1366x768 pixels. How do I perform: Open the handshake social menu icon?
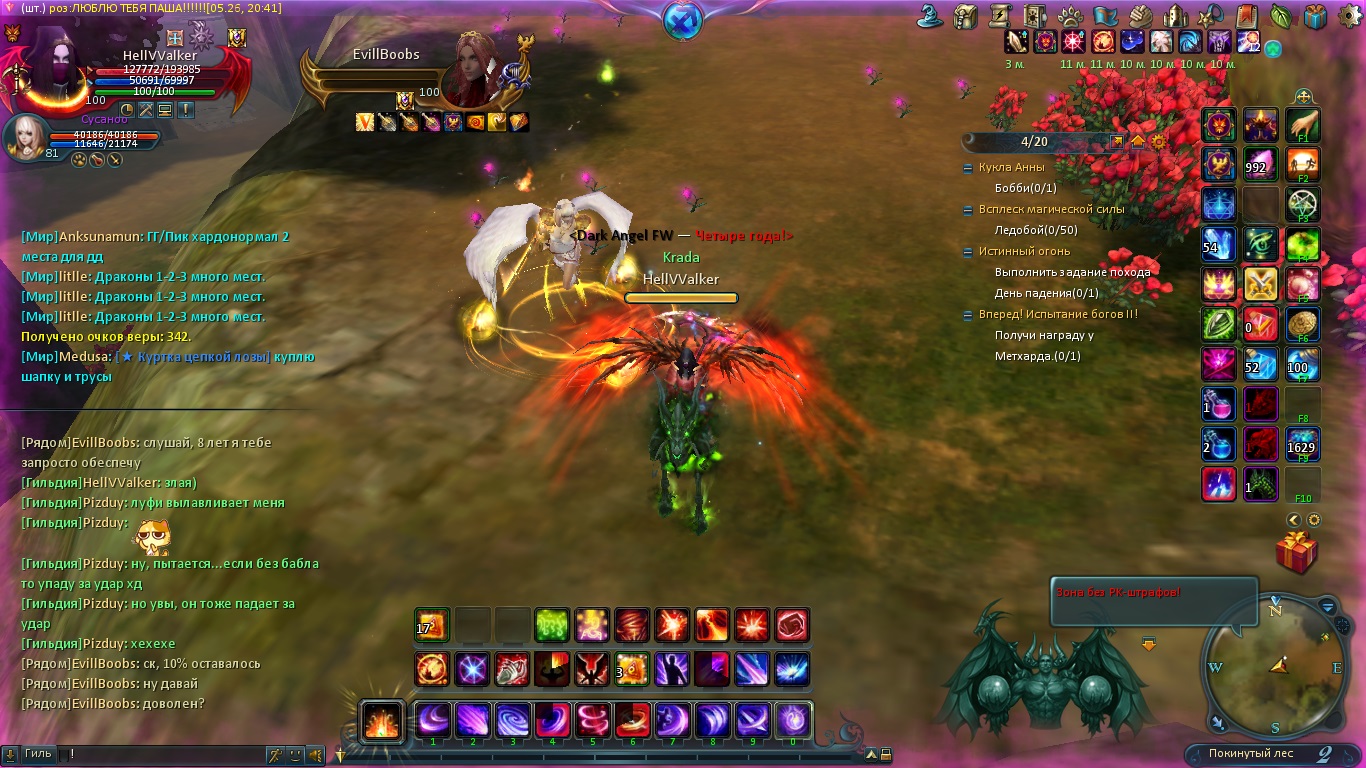coord(1140,16)
